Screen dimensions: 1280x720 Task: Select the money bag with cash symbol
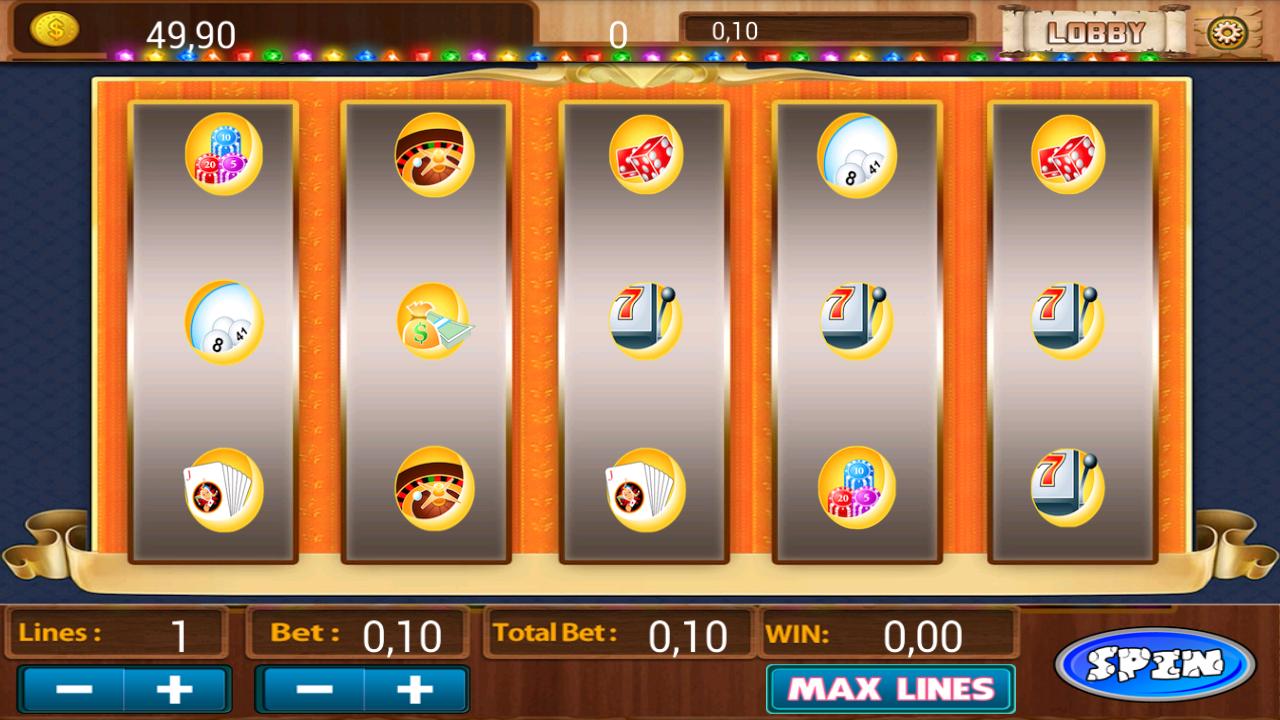pyautogui.click(x=434, y=320)
